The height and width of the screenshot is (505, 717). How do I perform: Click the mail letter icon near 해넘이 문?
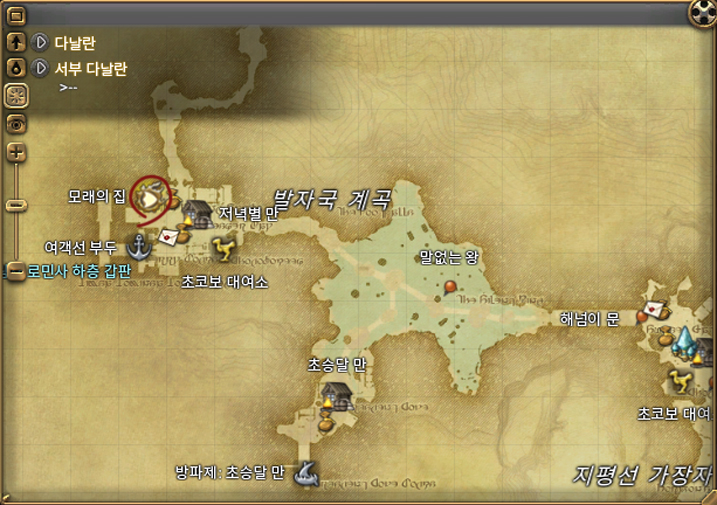tap(655, 308)
